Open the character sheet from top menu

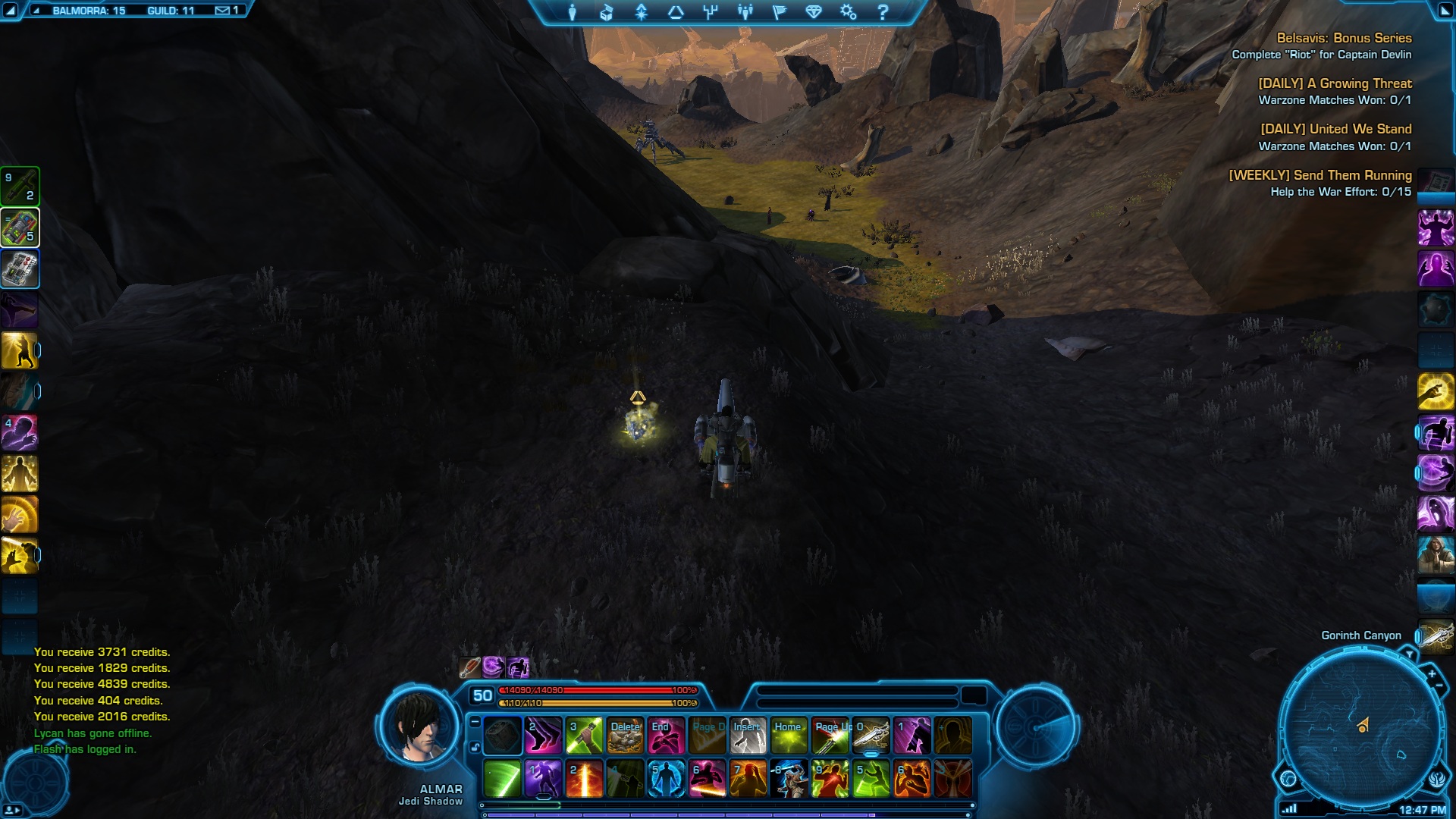coord(573,12)
